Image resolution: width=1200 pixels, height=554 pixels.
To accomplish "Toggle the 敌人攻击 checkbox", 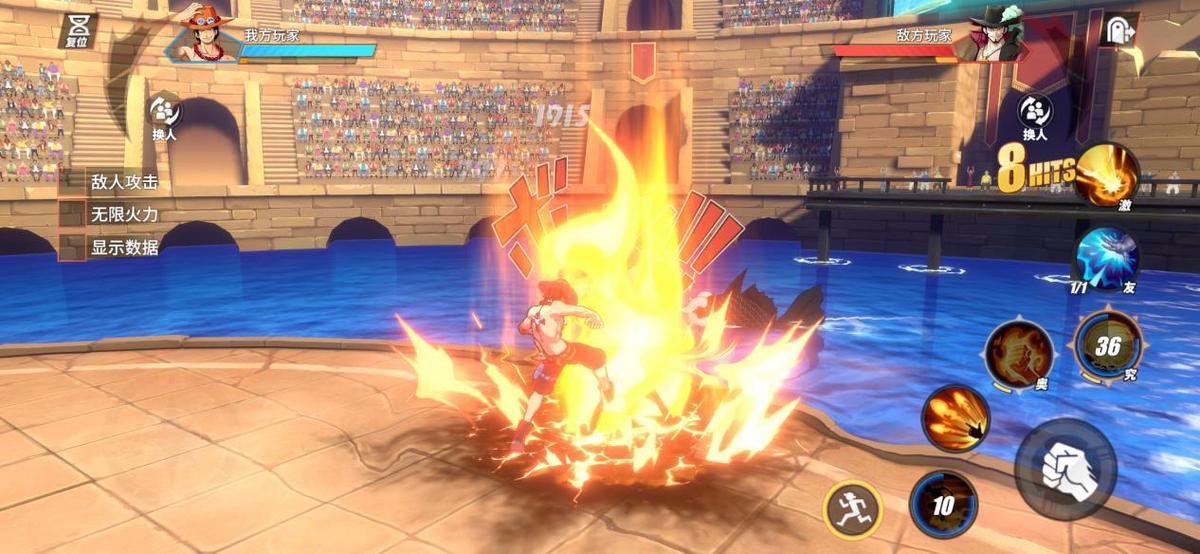I will (x=72, y=182).
